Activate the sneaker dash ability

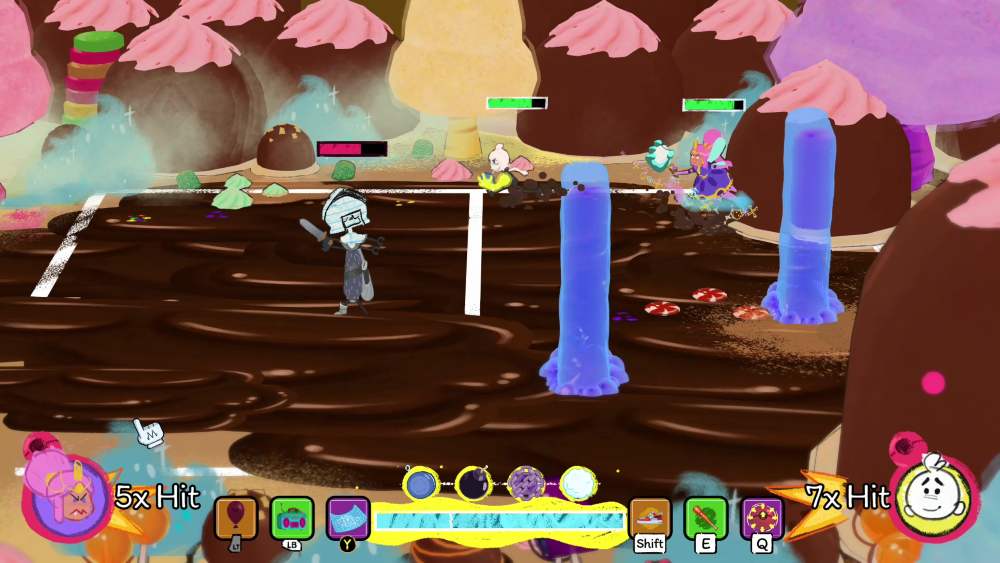(x=650, y=518)
